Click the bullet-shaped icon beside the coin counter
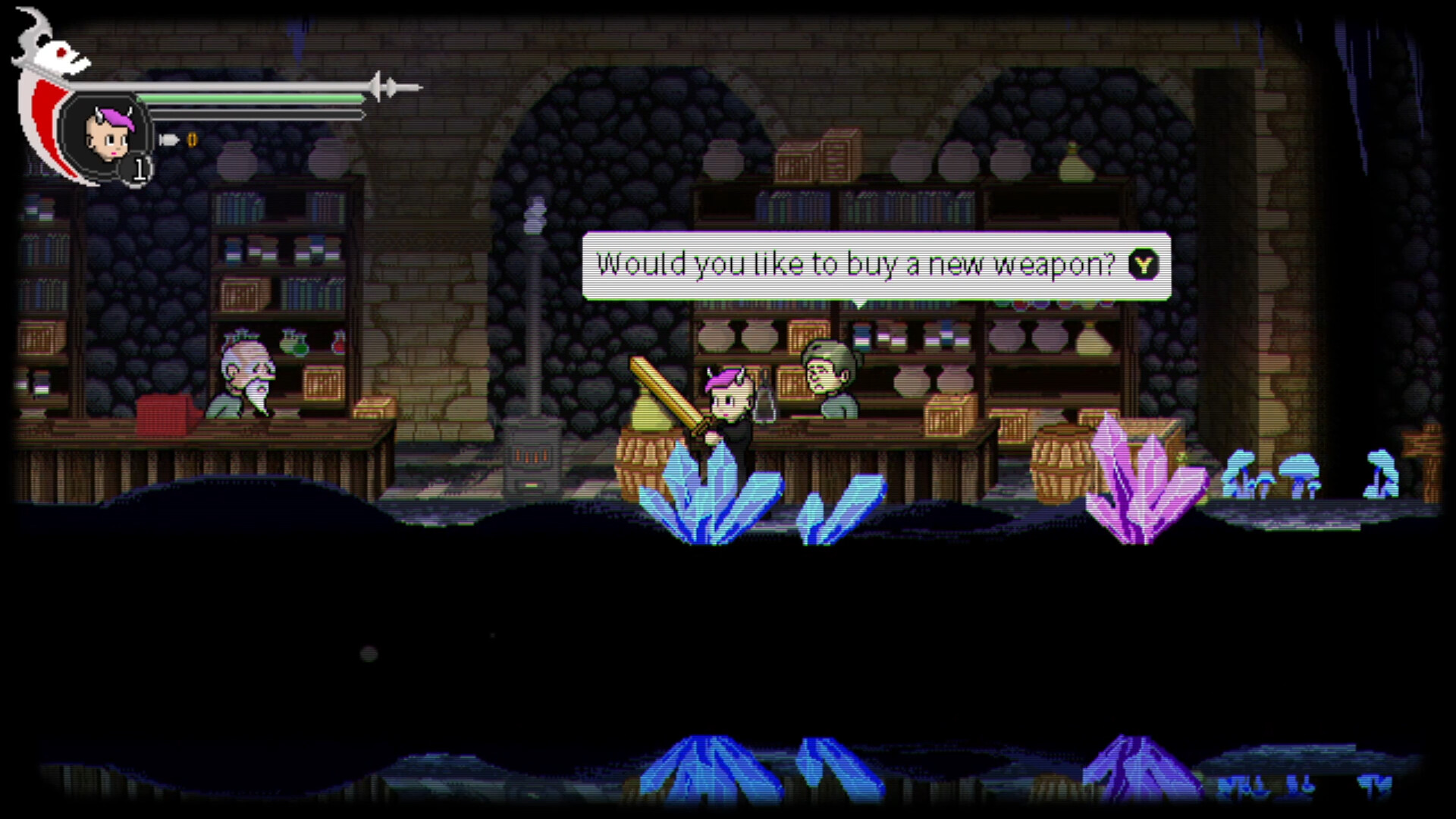This screenshot has width=1456, height=819. 168,140
